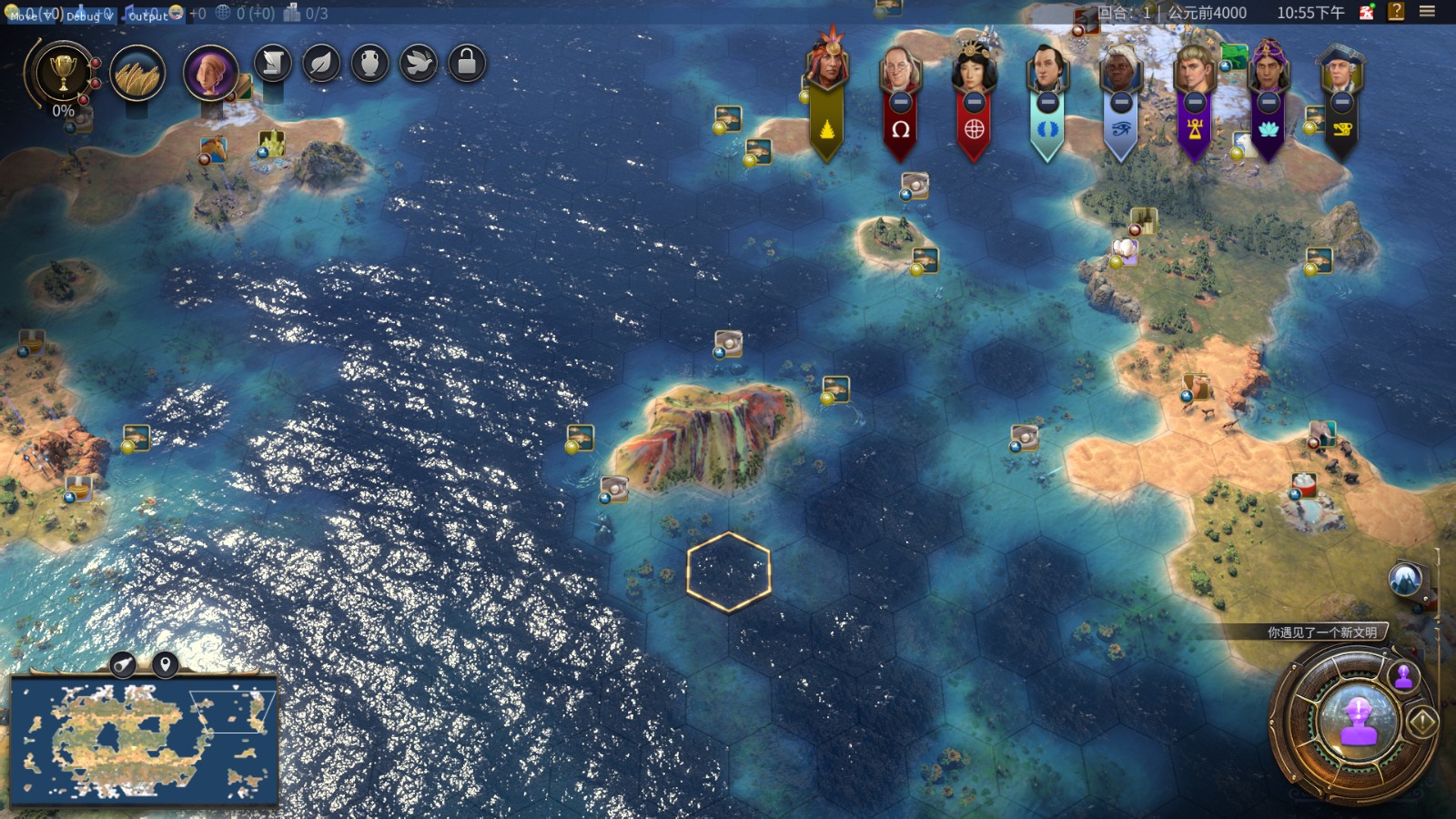Open the scroll and quill panel
The height and width of the screenshot is (819, 1456).
[x=273, y=64]
